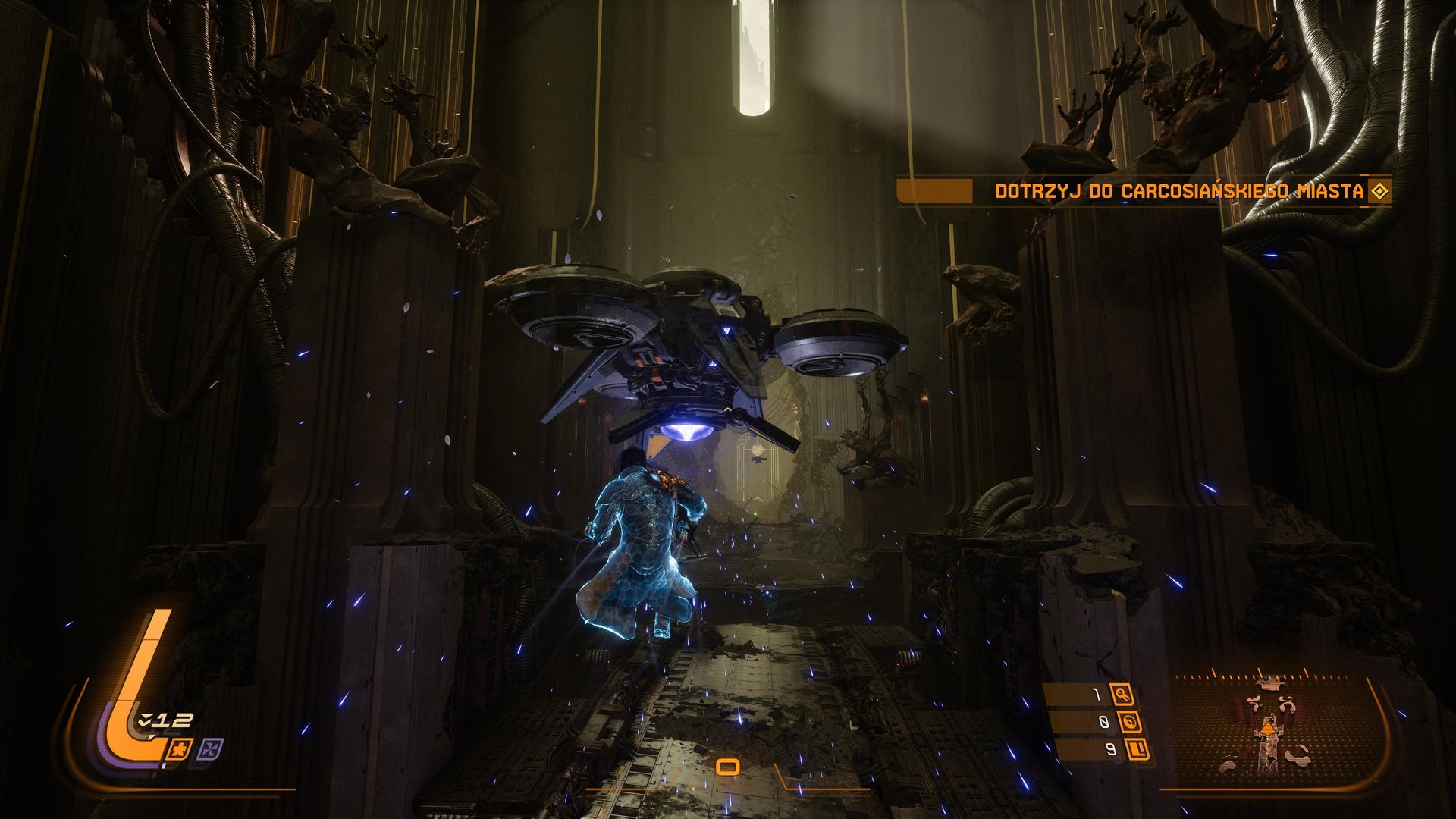Activate the orange figure status icon
1456x819 pixels.
(180, 751)
